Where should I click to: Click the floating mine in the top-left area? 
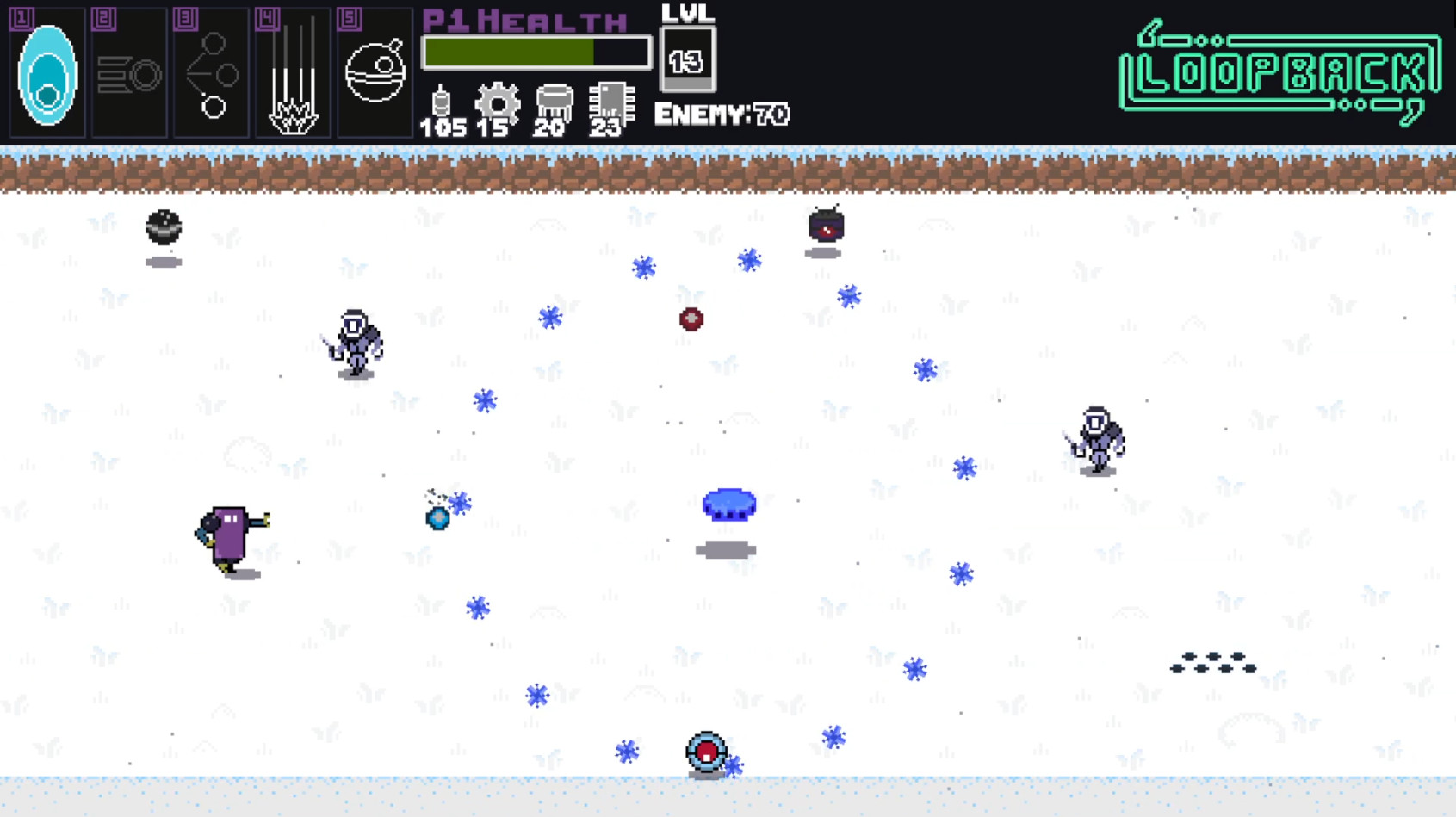click(x=164, y=227)
